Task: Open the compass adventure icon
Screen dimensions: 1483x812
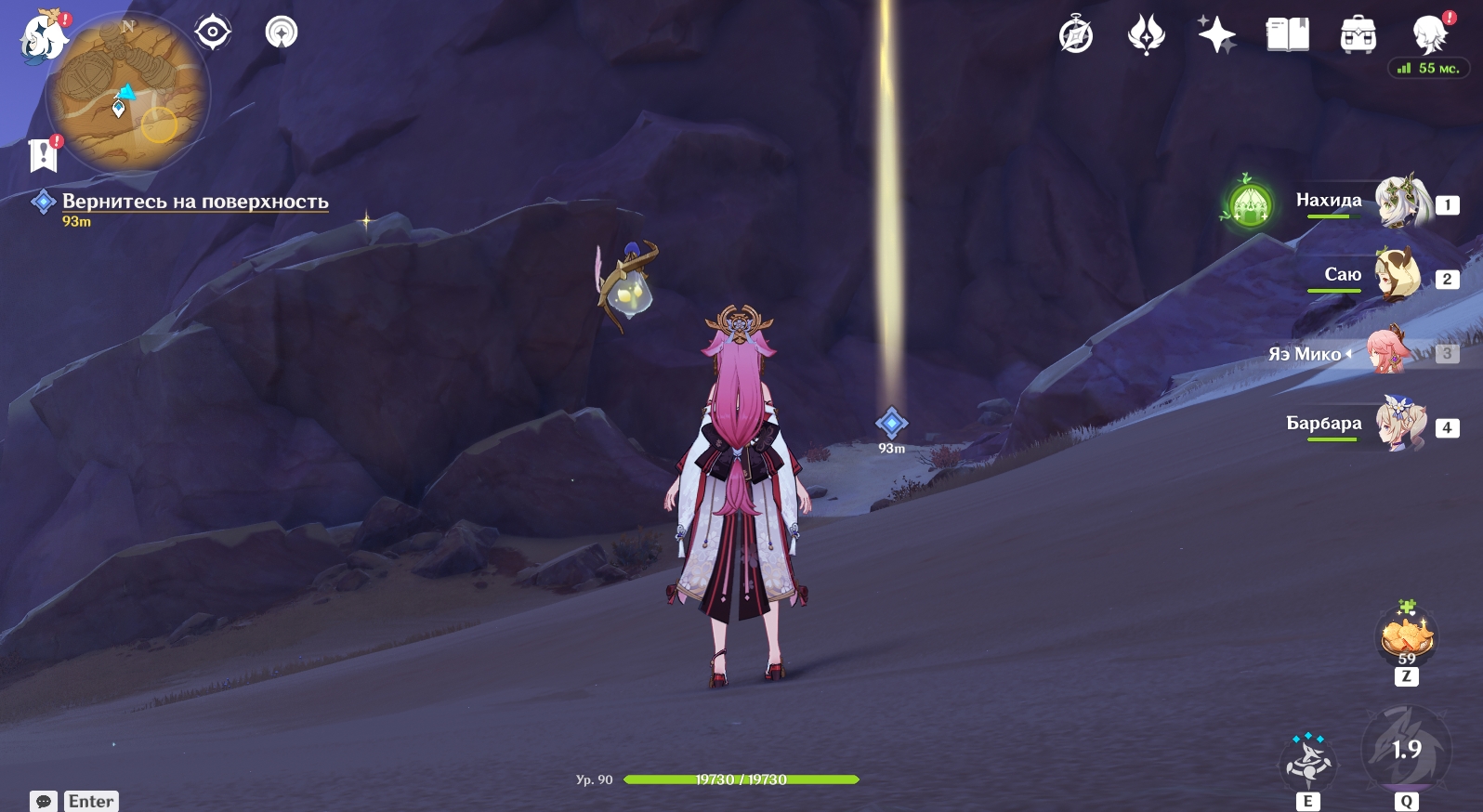Action: [1076, 35]
